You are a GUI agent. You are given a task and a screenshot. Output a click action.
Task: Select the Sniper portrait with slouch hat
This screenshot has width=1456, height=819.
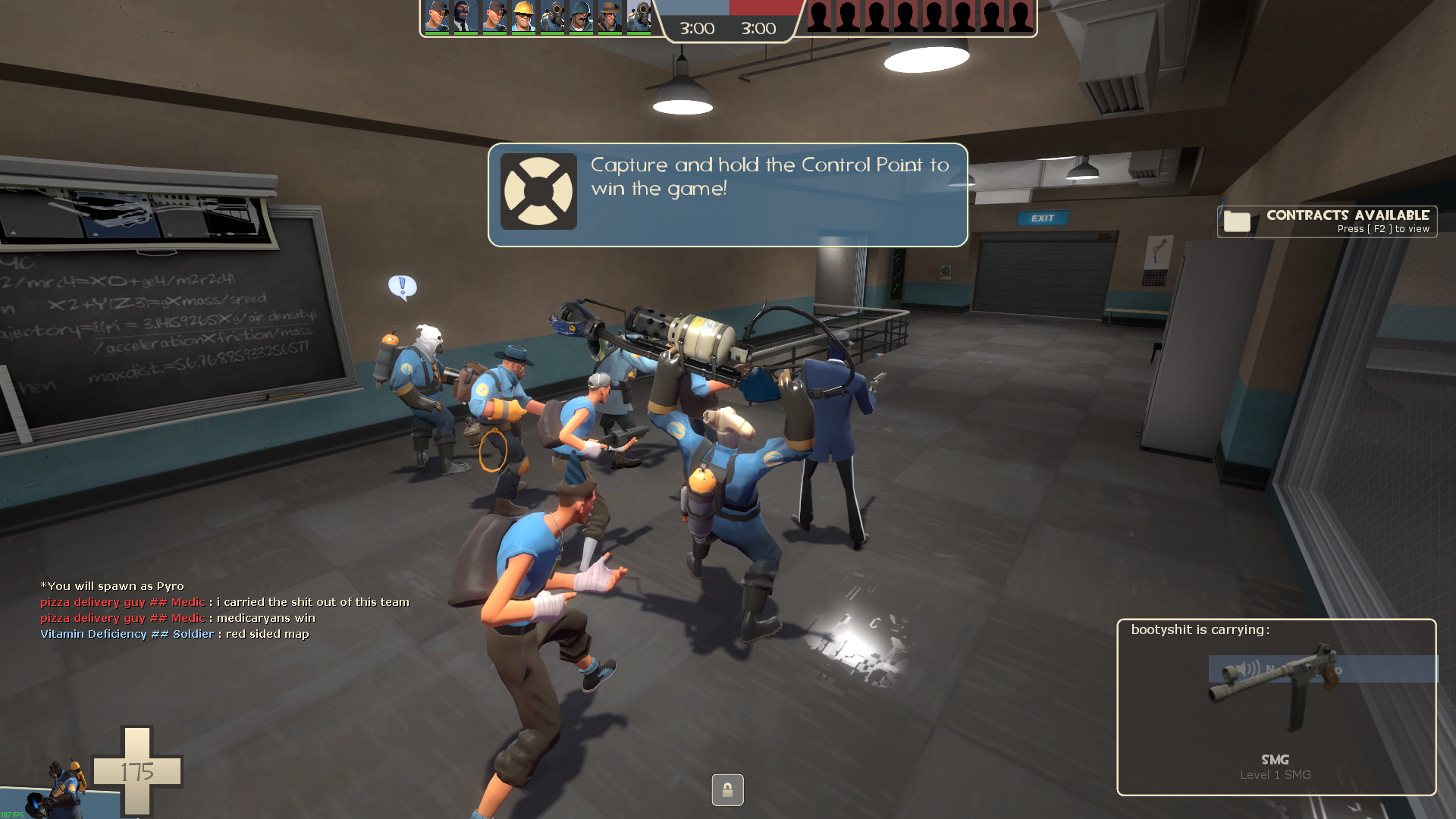[x=610, y=17]
